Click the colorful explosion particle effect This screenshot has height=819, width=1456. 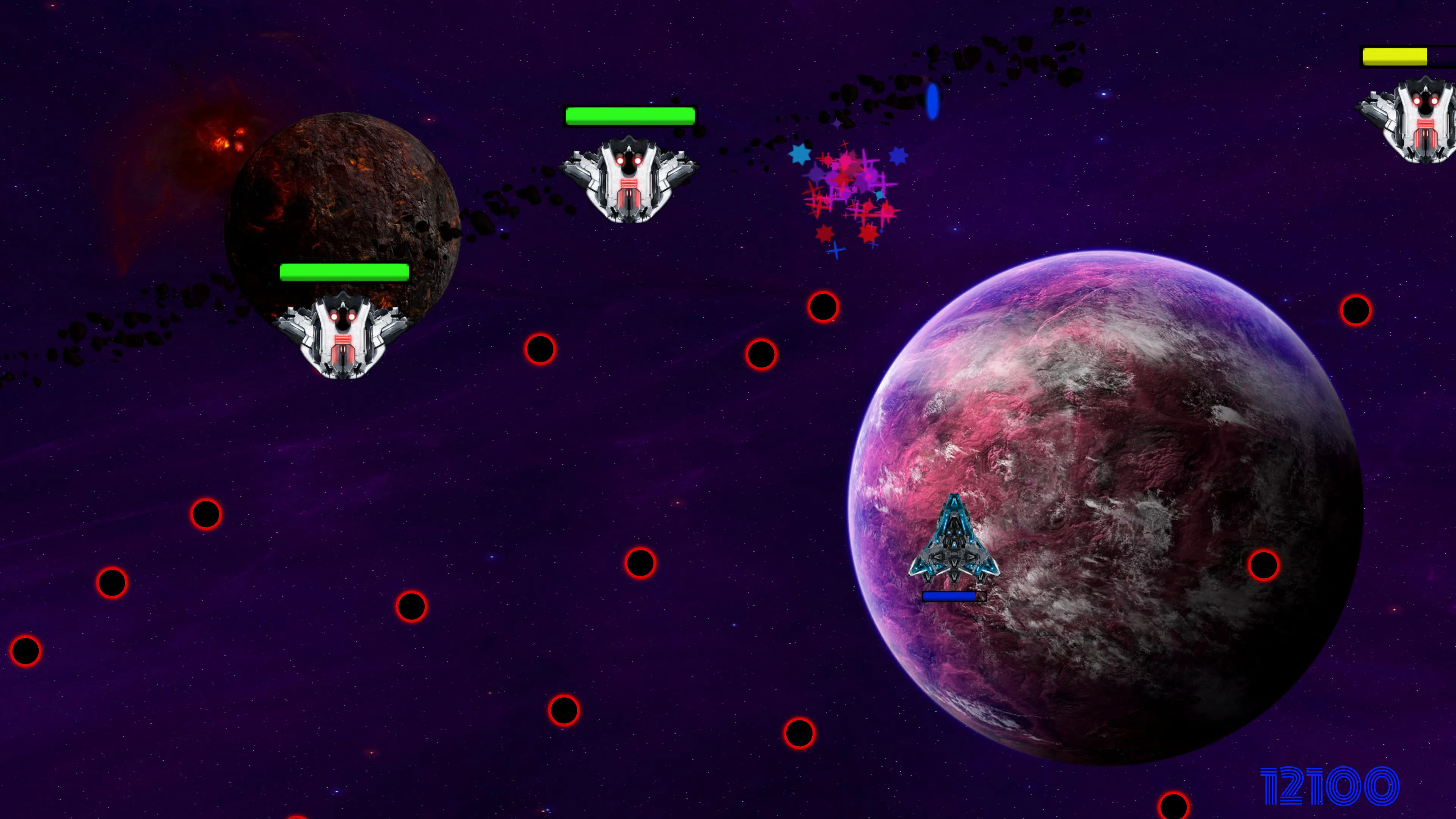pos(848,192)
